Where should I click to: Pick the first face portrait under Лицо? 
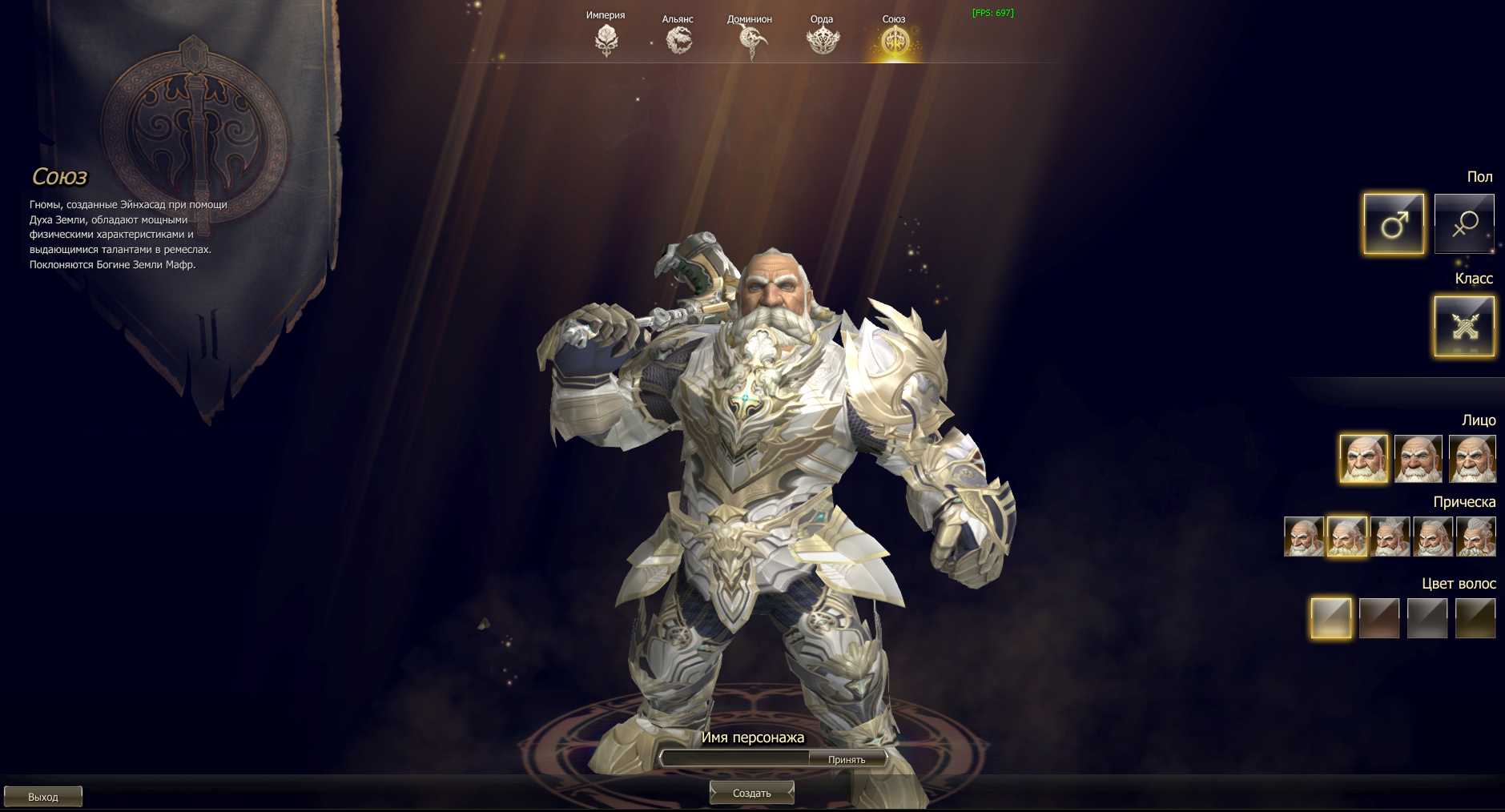click(x=1363, y=459)
